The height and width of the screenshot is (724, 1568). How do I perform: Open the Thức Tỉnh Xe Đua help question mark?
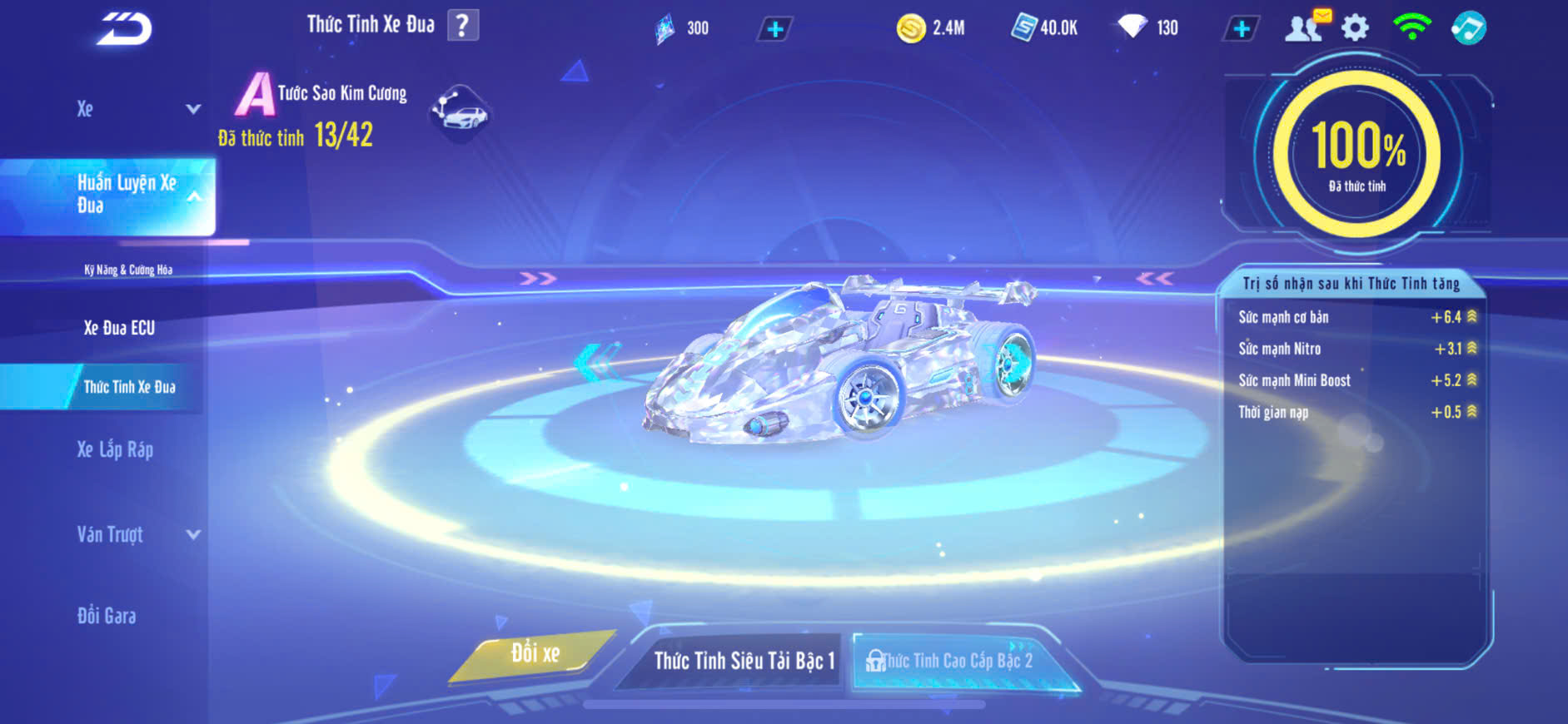point(463,25)
